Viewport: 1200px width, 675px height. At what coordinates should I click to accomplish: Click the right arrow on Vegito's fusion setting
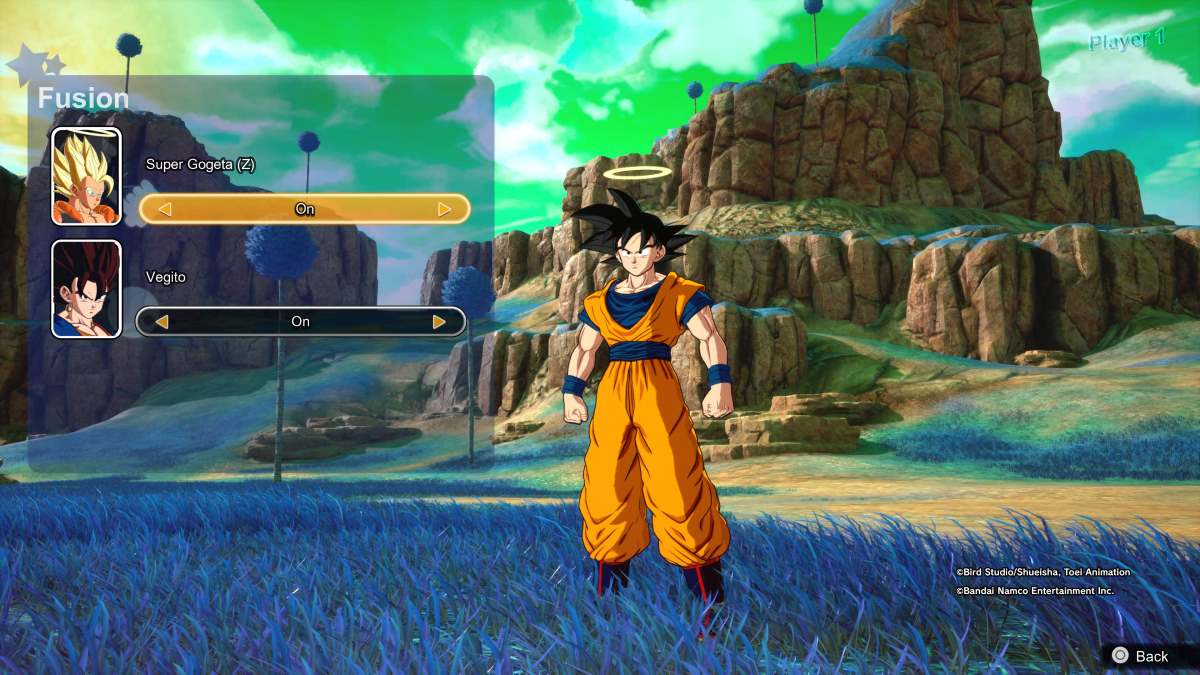[x=439, y=322]
